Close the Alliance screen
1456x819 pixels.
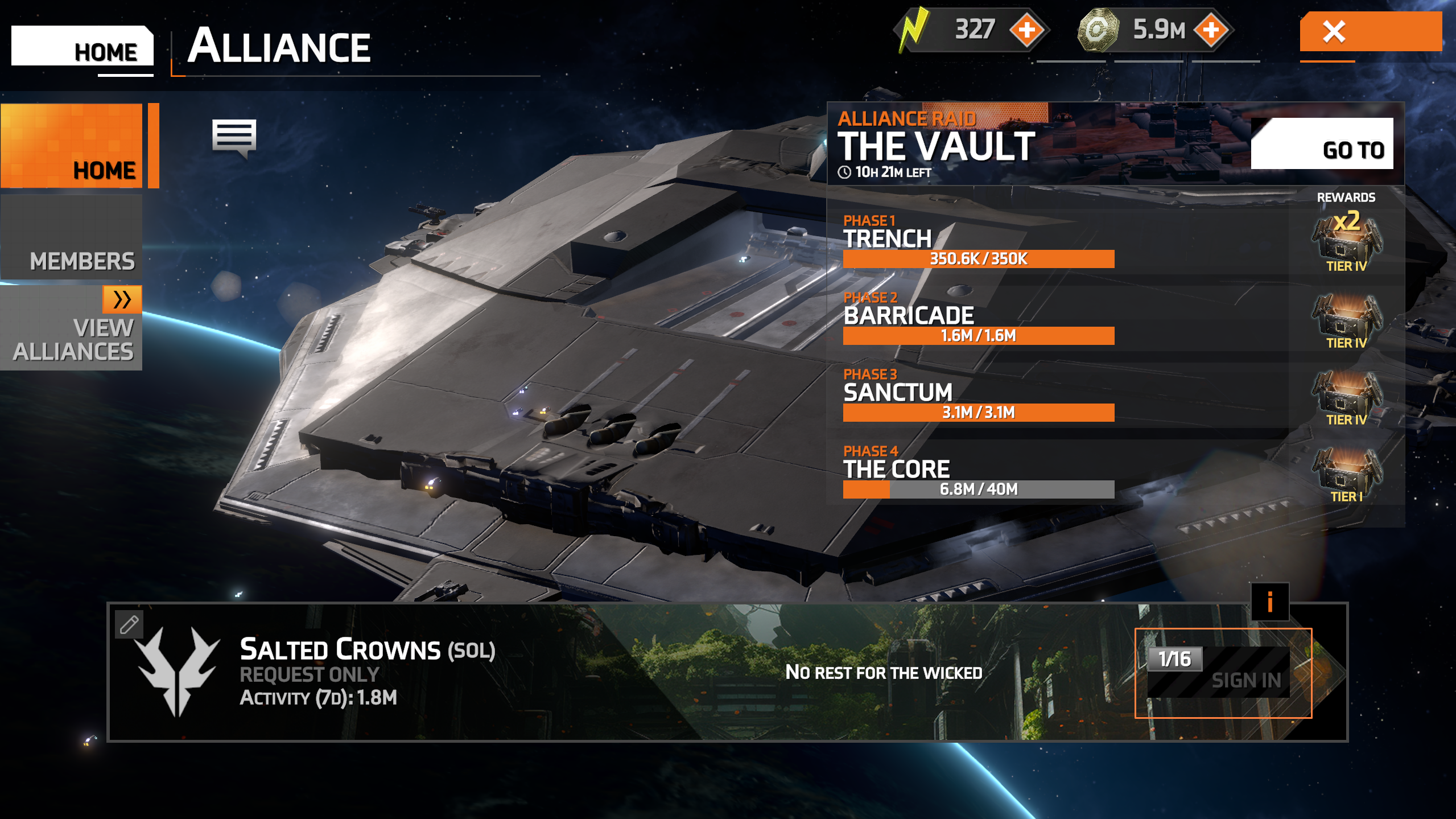[x=1370, y=32]
